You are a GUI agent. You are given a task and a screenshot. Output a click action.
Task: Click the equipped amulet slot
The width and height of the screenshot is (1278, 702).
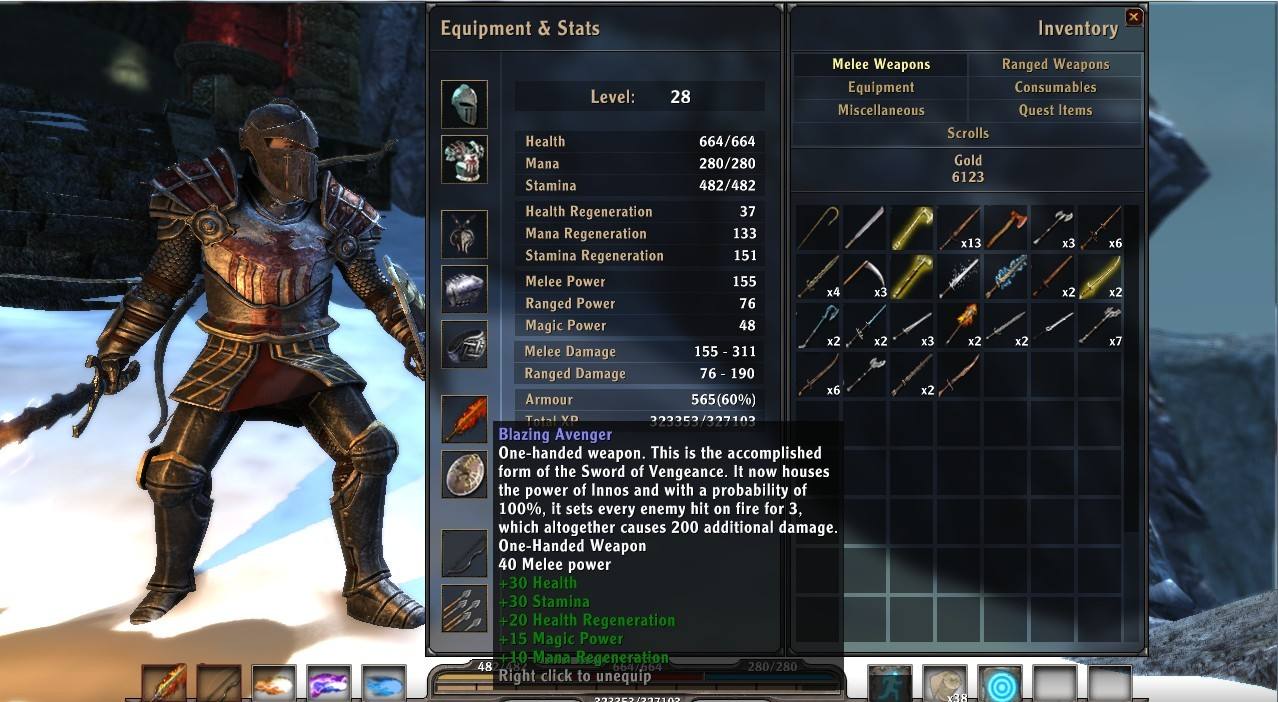464,234
